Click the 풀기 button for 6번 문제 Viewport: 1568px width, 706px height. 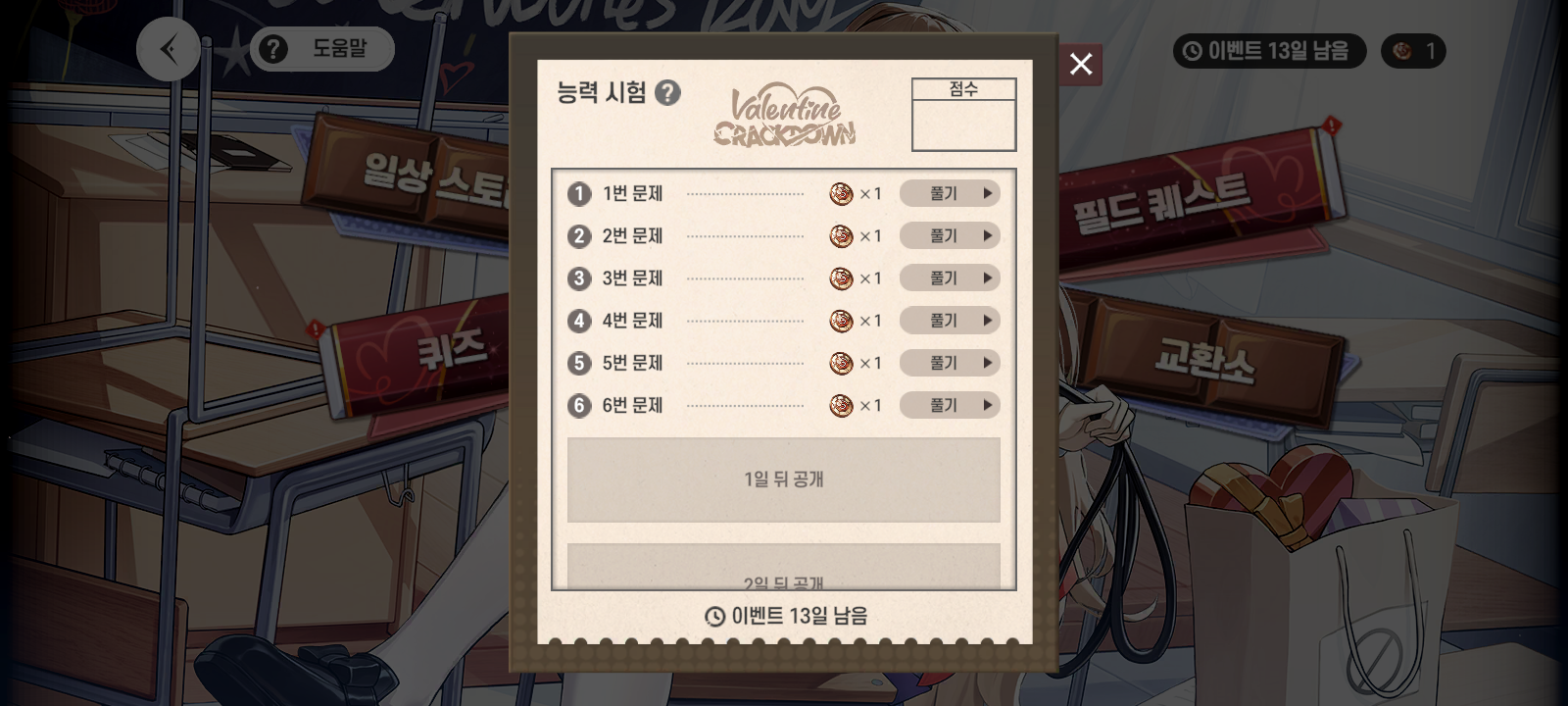946,405
